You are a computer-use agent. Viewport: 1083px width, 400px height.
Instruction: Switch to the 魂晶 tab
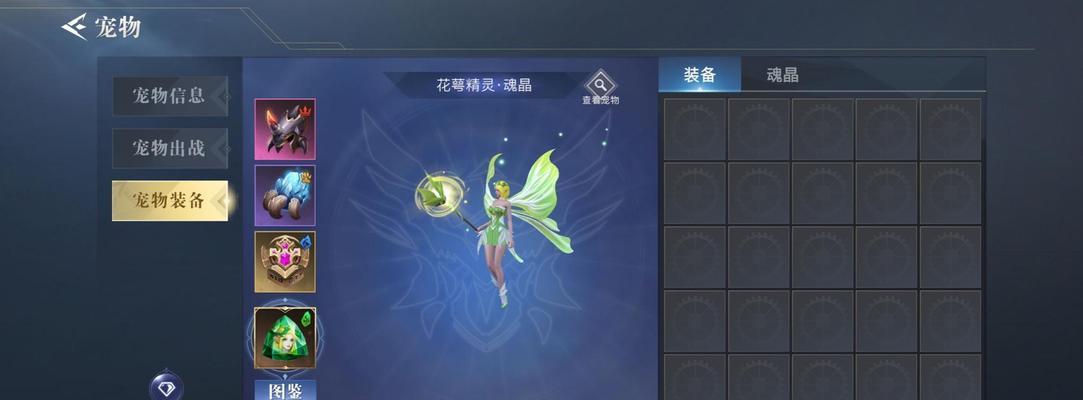coord(782,75)
